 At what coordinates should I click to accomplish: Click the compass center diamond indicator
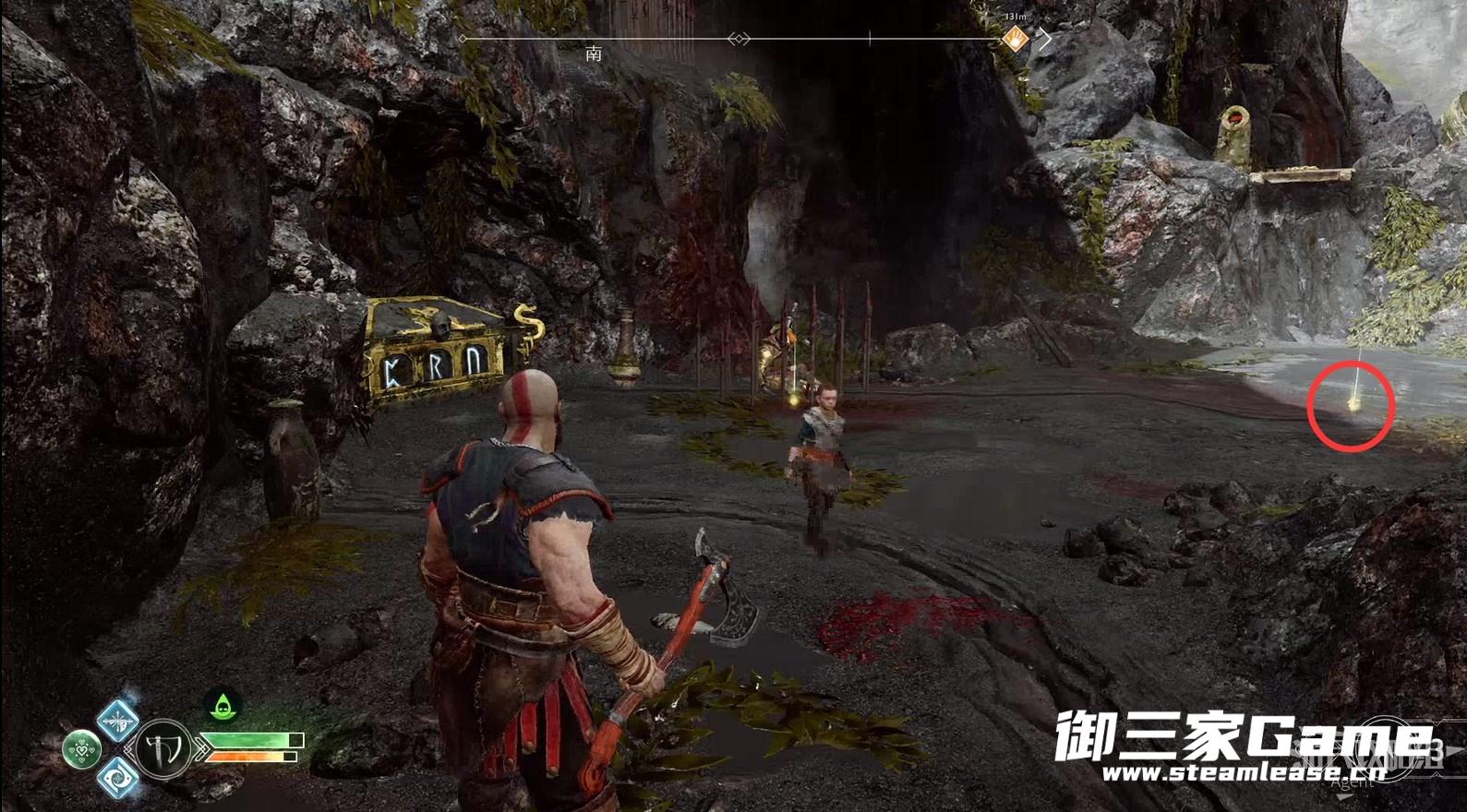pyautogui.click(x=737, y=39)
